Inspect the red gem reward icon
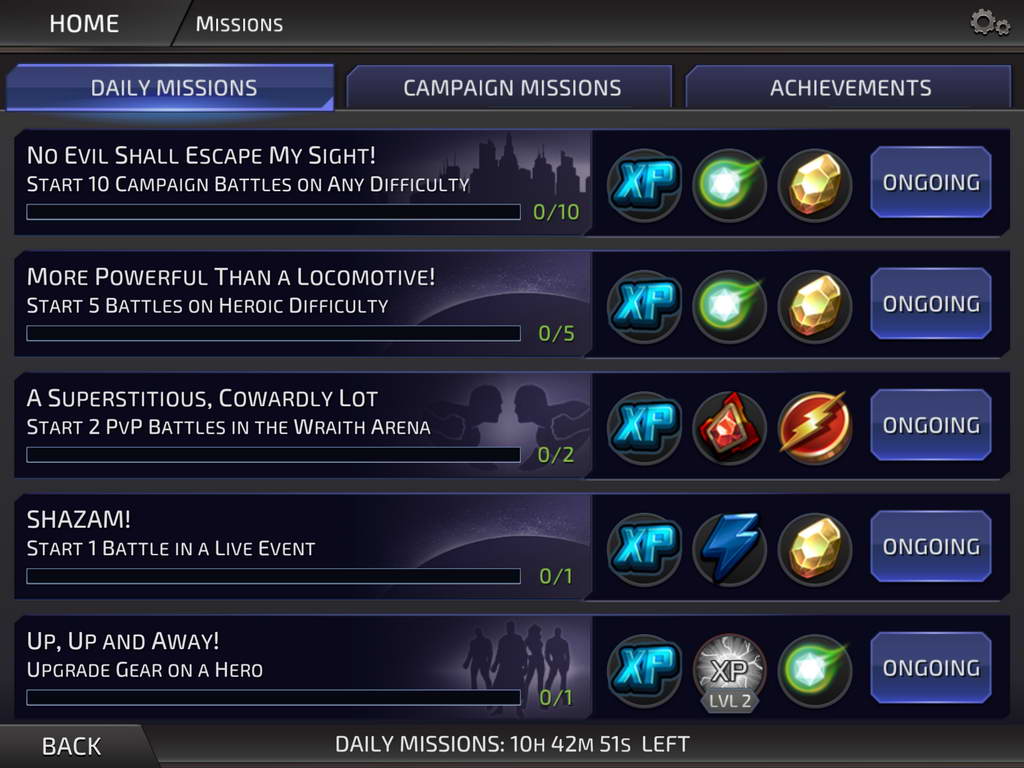1024x768 pixels. 729,428
